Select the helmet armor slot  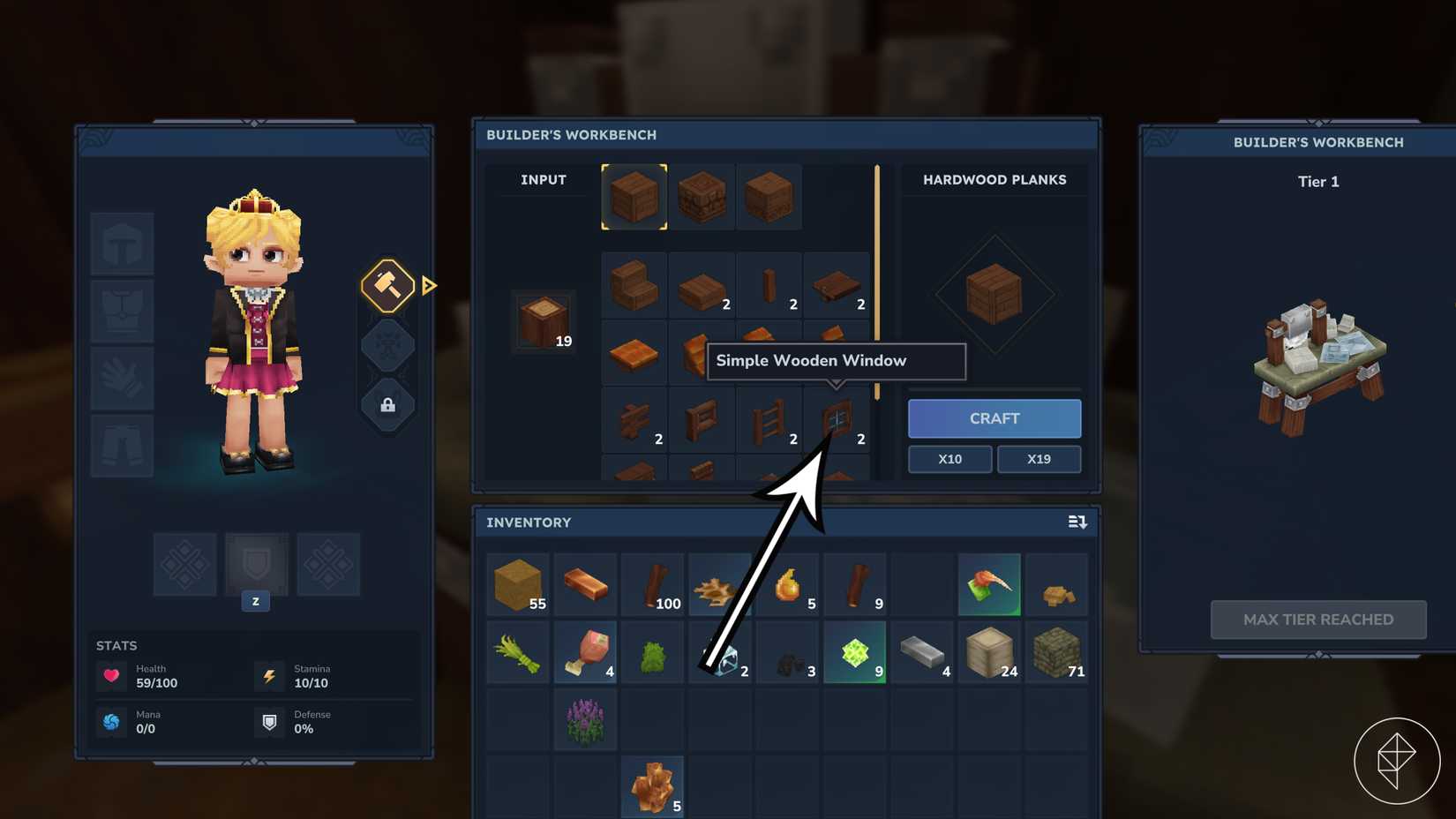(122, 243)
